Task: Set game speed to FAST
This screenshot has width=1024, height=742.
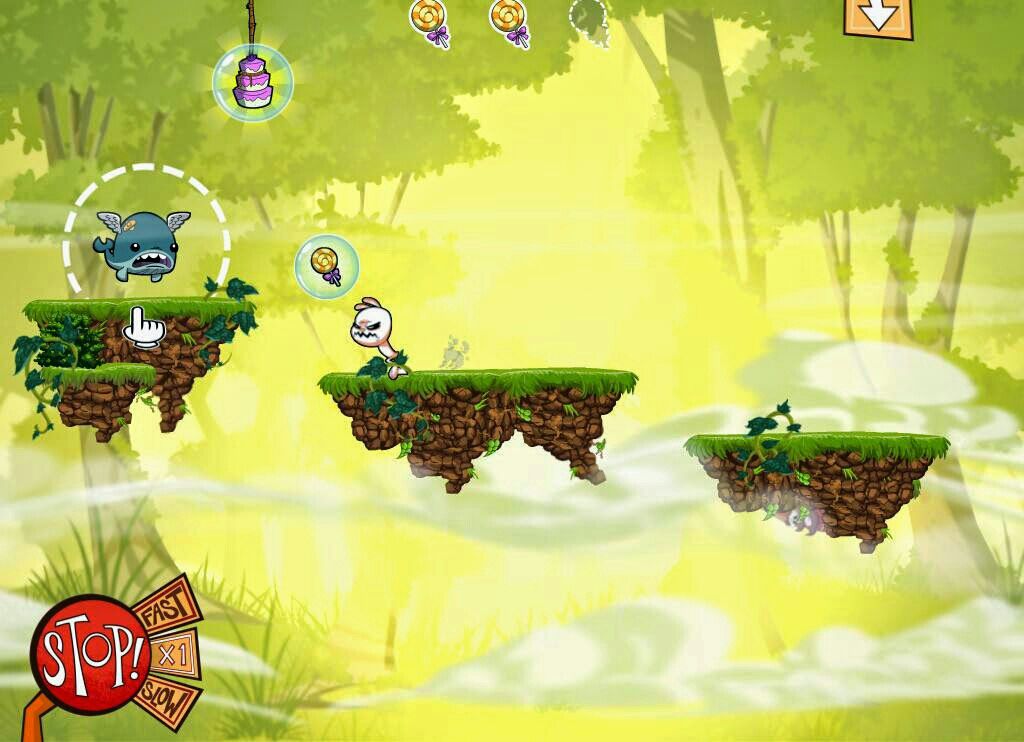Action: [x=165, y=610]
